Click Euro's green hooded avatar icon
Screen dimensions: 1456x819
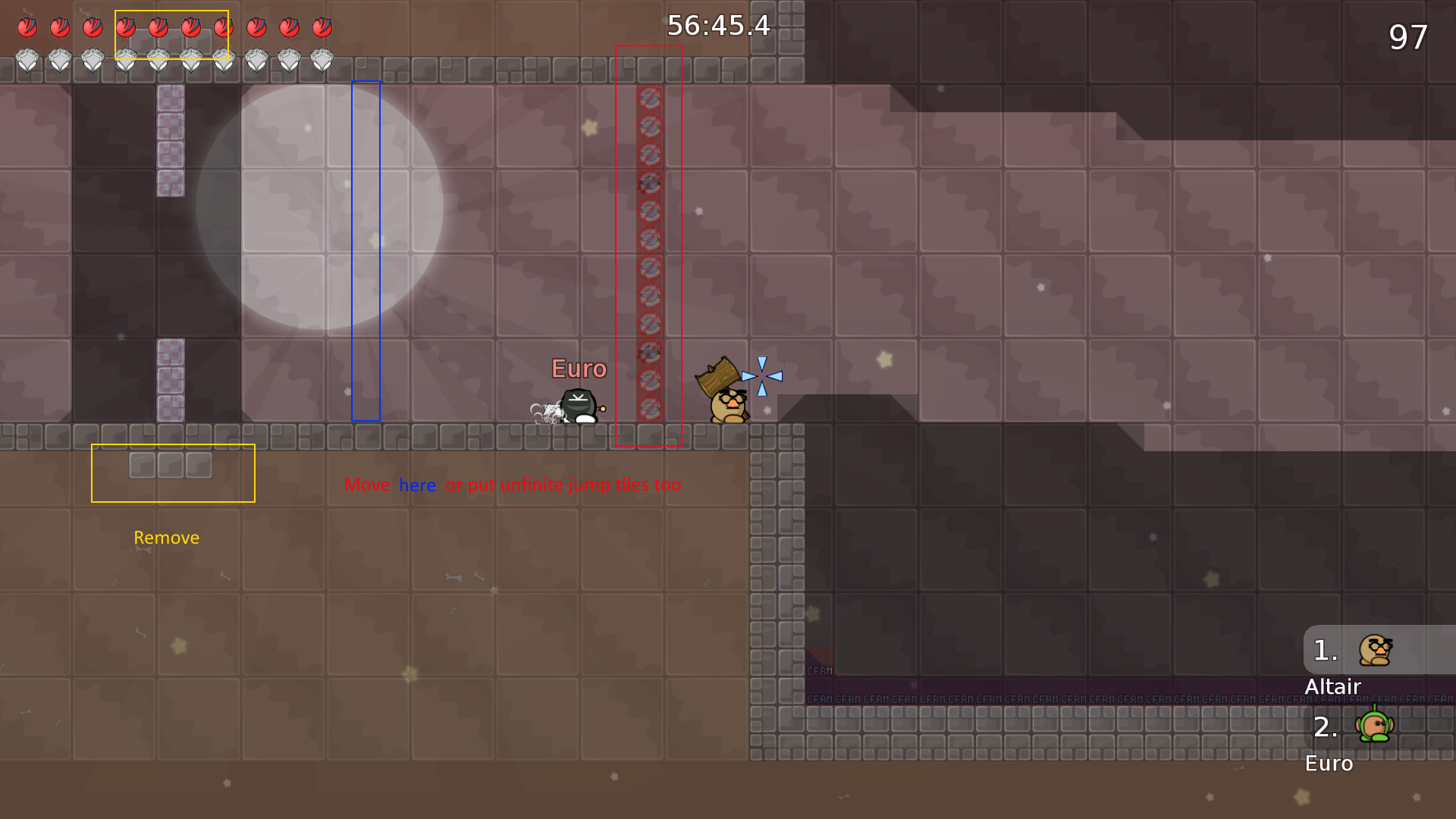(x=1374, y=727)
